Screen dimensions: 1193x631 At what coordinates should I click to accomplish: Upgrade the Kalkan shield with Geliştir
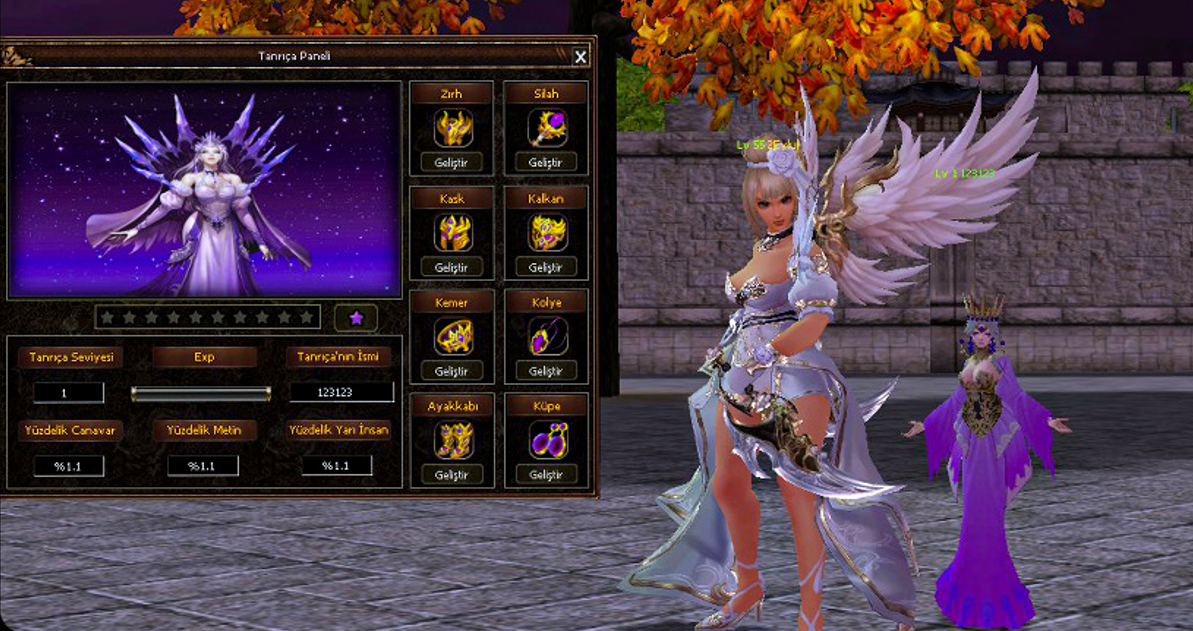click(546, 268)
